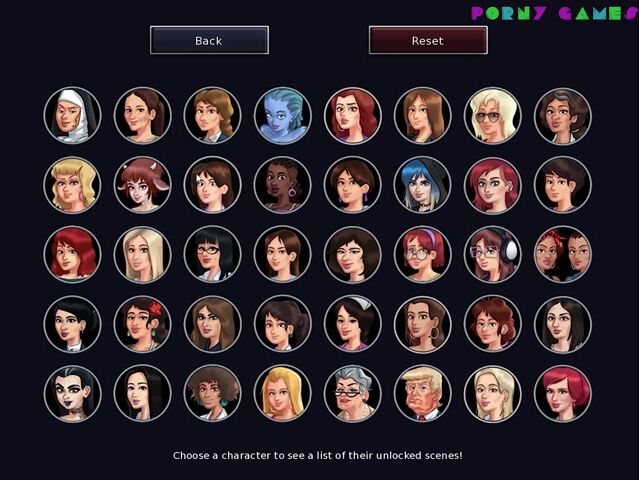The image size is (639, 480).
Task: Select the woman with red hair flower
Action: pyautogui.click(x=142, y=324)
